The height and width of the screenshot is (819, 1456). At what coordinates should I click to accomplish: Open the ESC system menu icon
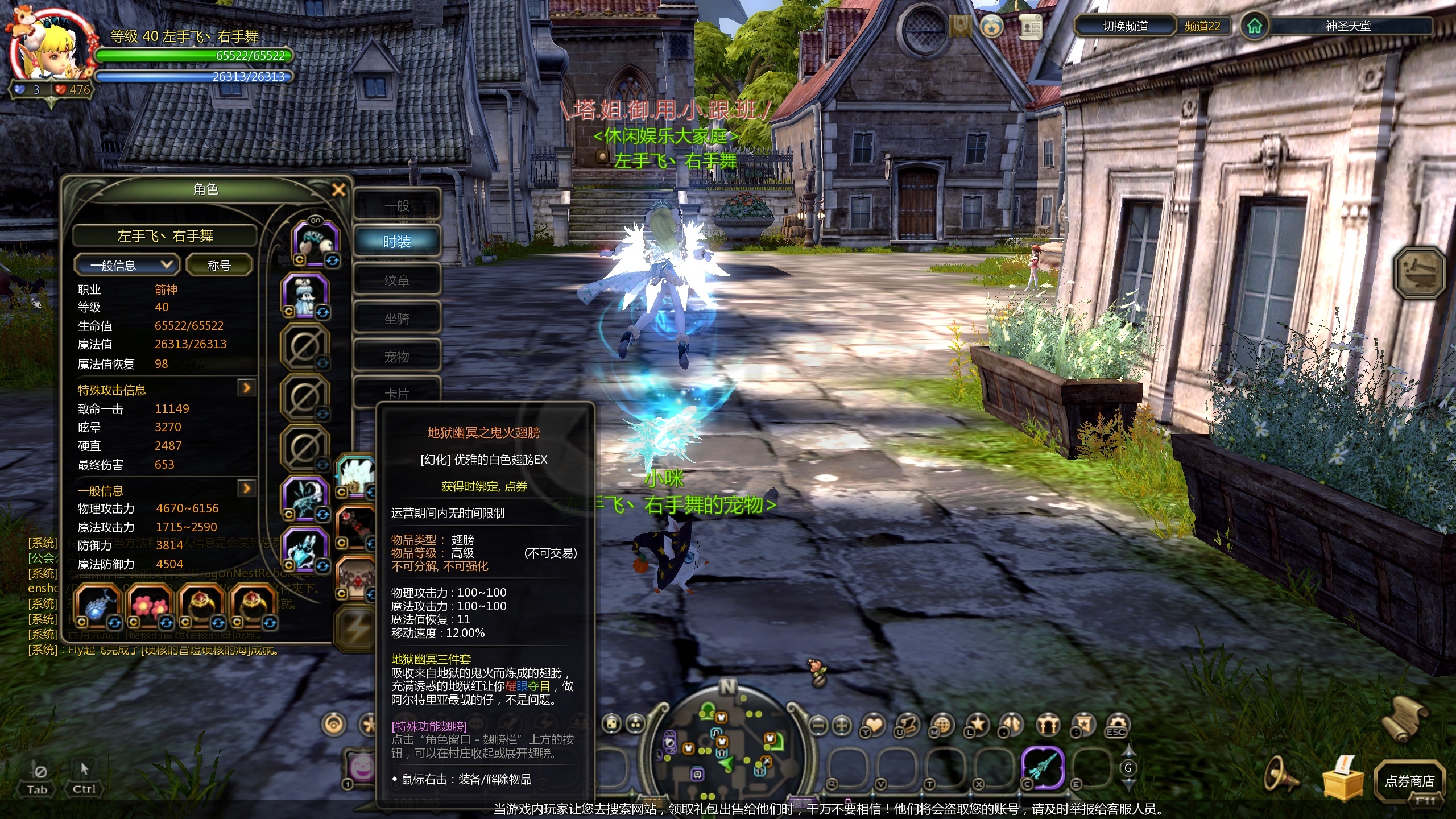click(1117, 725)
